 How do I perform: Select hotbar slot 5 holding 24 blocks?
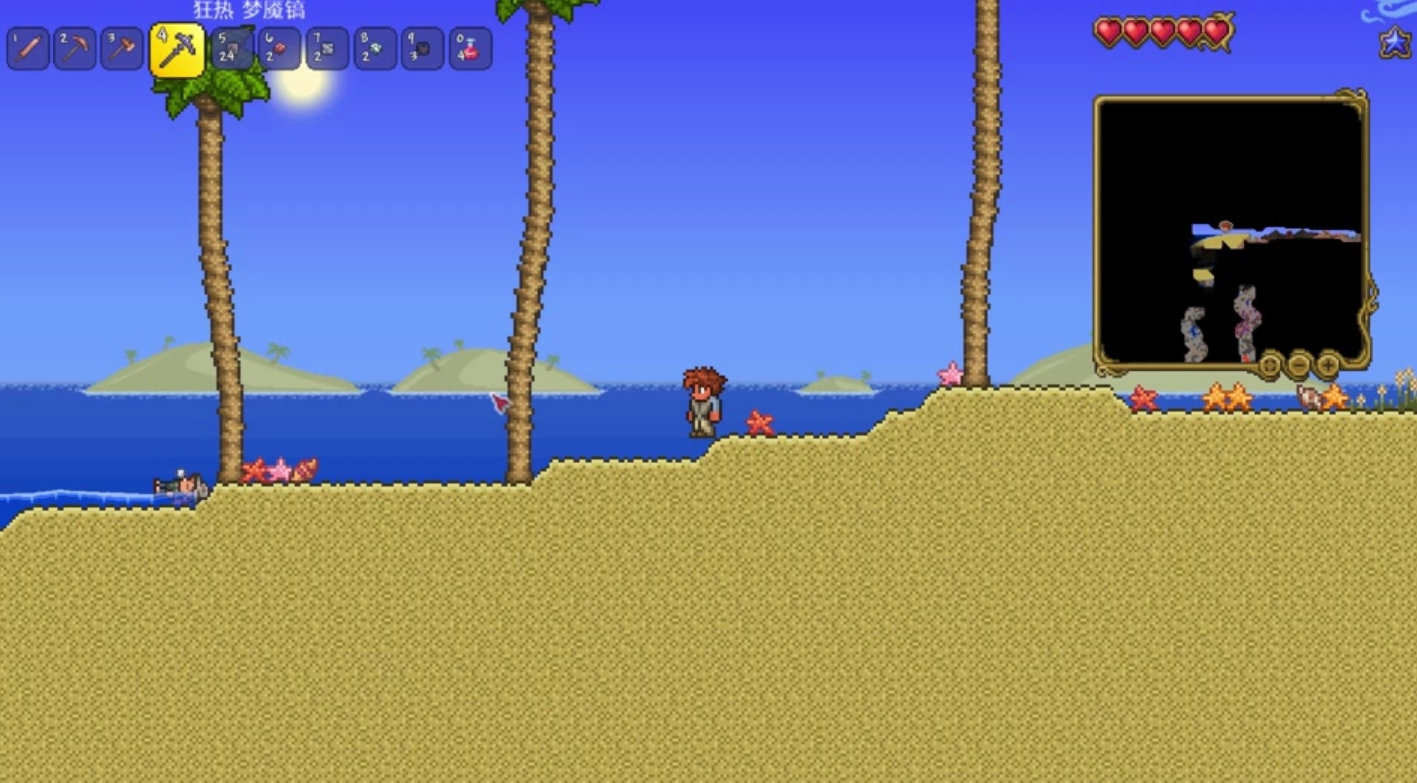232,49
